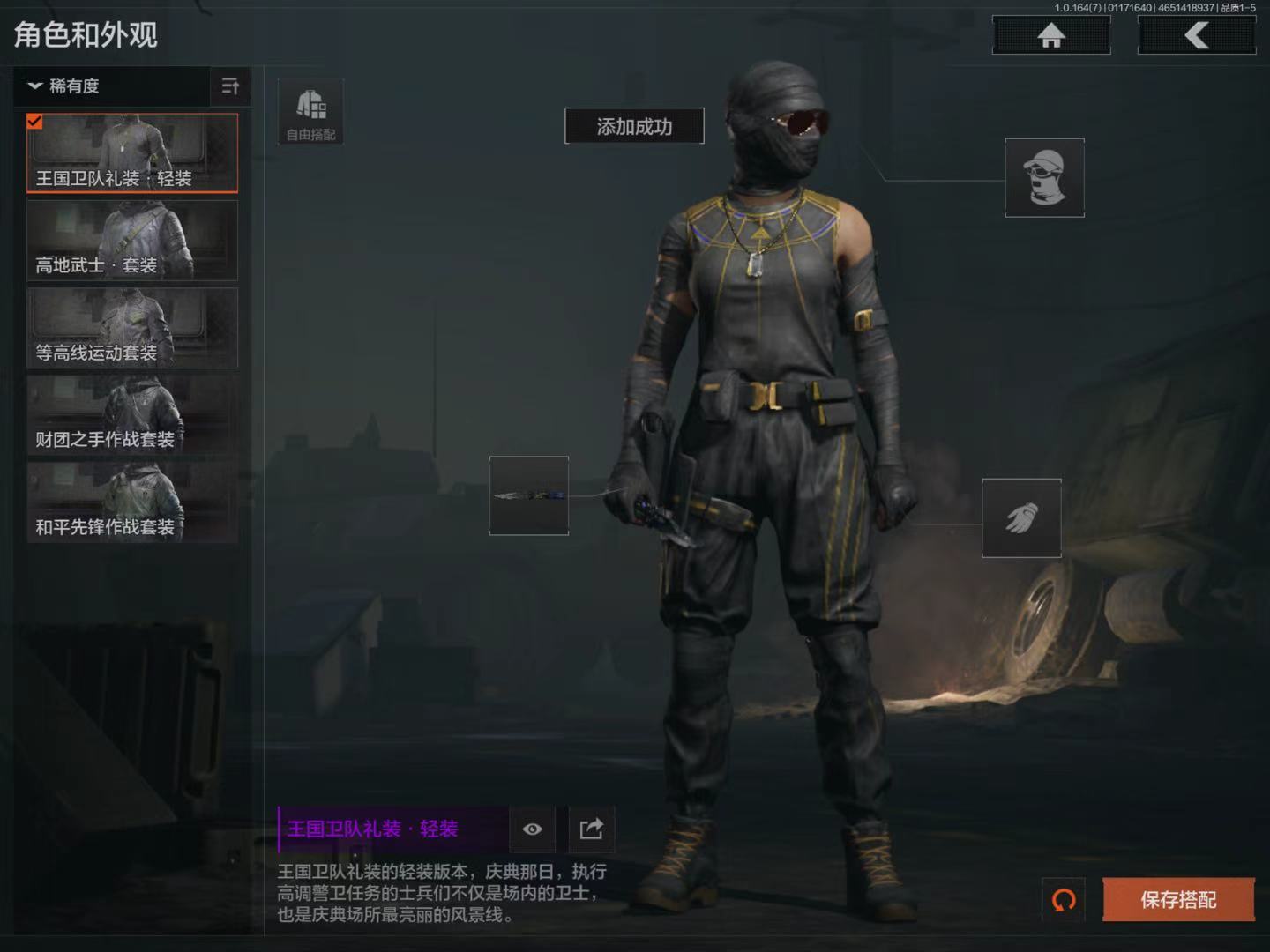Image resolution: width=1270 pixels, height=952 pixels.
Task: Toggle the eye preview icon
Action: click(x=532, y=829)
